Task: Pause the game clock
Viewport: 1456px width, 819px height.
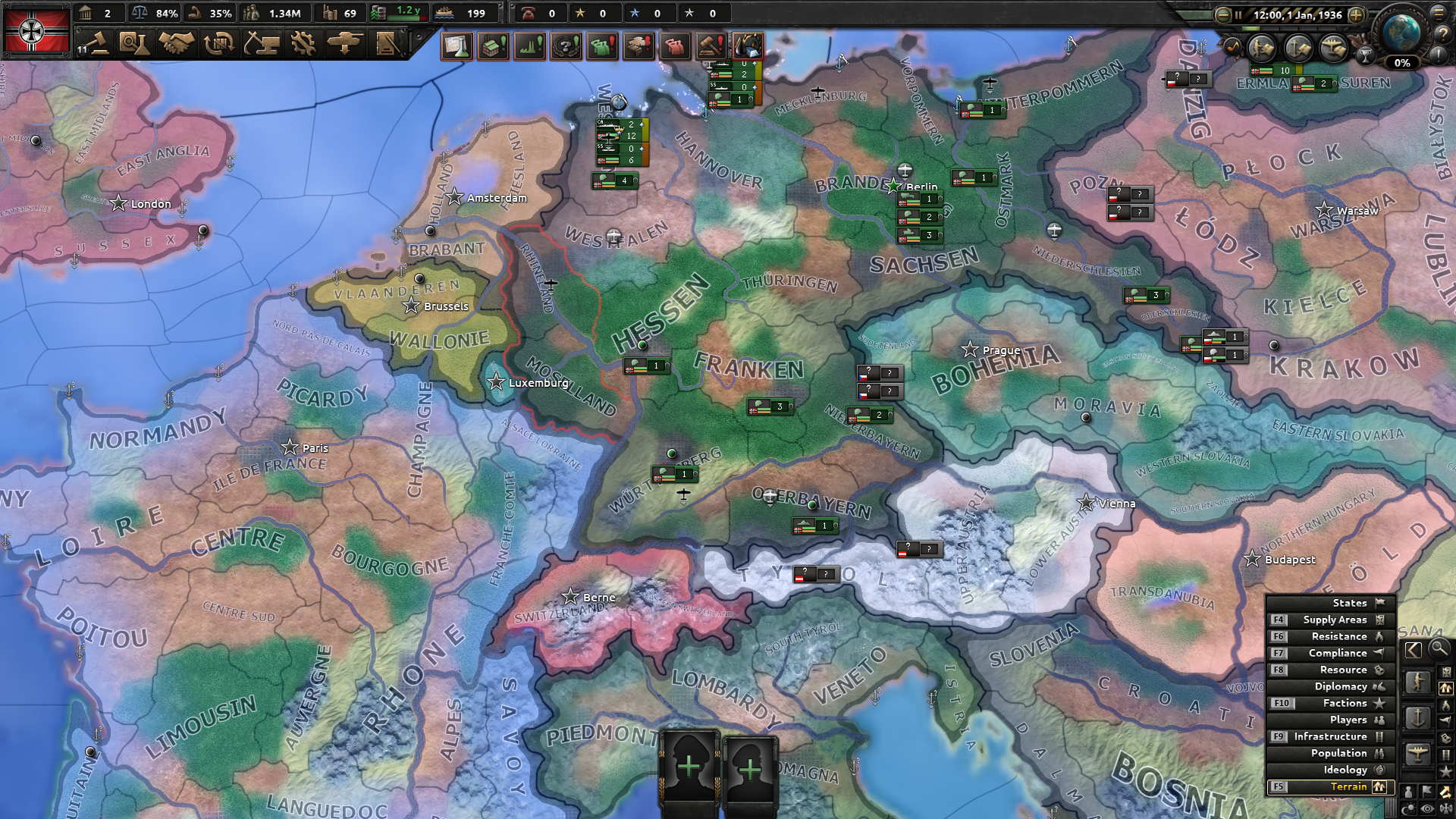Action: click(x=1238, y=14)
